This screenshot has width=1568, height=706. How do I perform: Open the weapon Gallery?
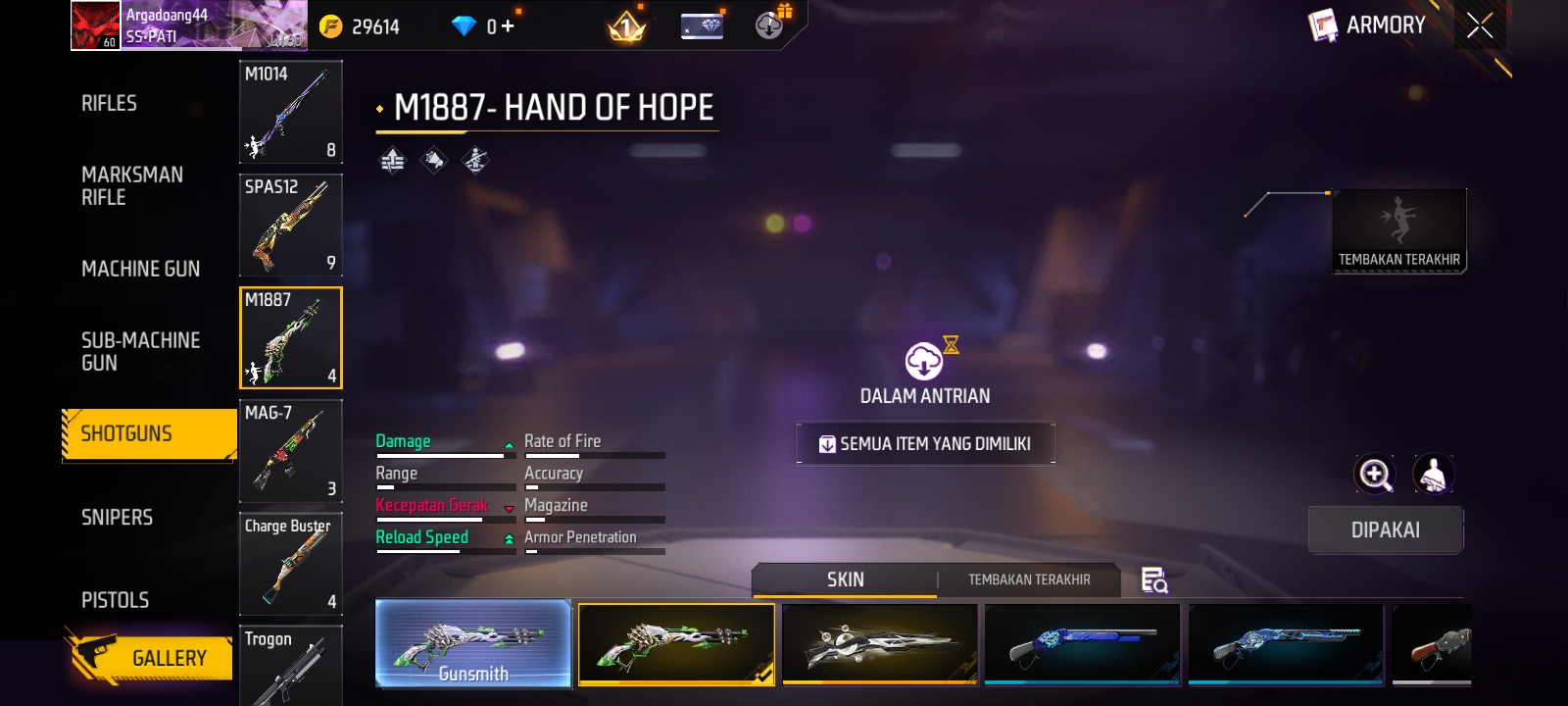point(152,657)
